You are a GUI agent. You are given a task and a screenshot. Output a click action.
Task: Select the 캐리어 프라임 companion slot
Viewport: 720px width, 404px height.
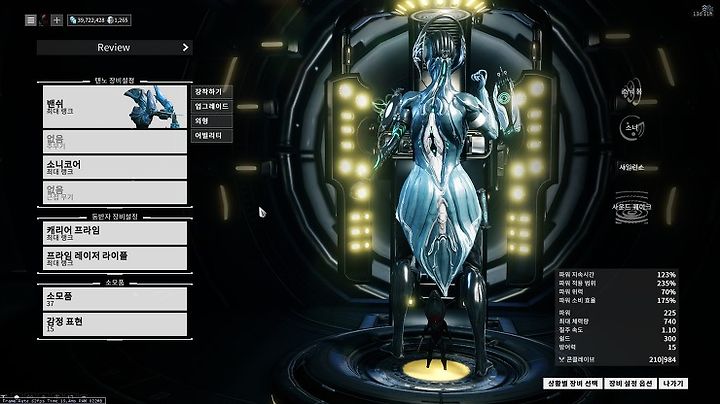coord(114,232)
